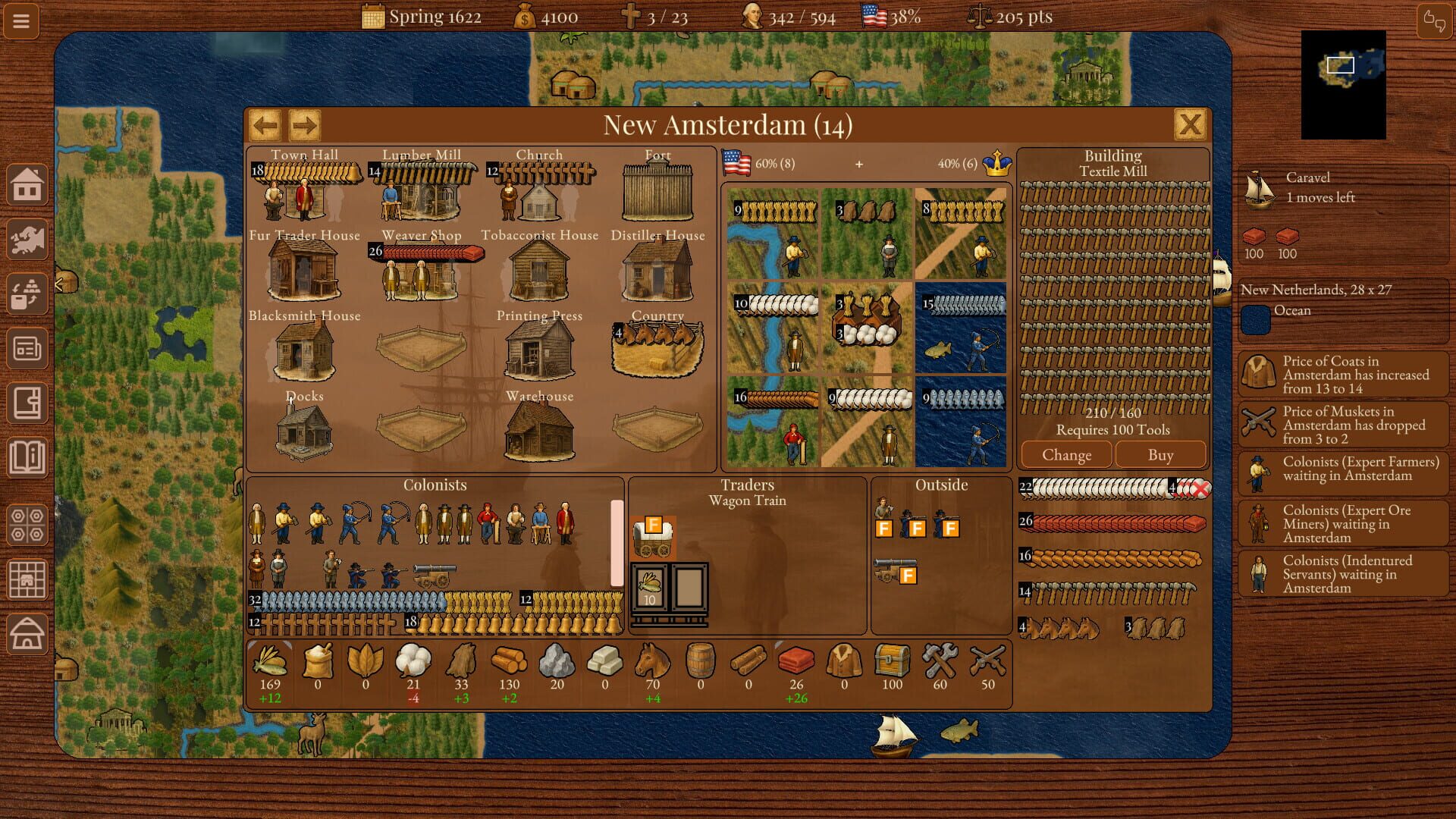Image resolution: width=1456 pixels, height=819 pixels.
Task: Click the flag icon showing 38 percent
Action: pos(874,15)
